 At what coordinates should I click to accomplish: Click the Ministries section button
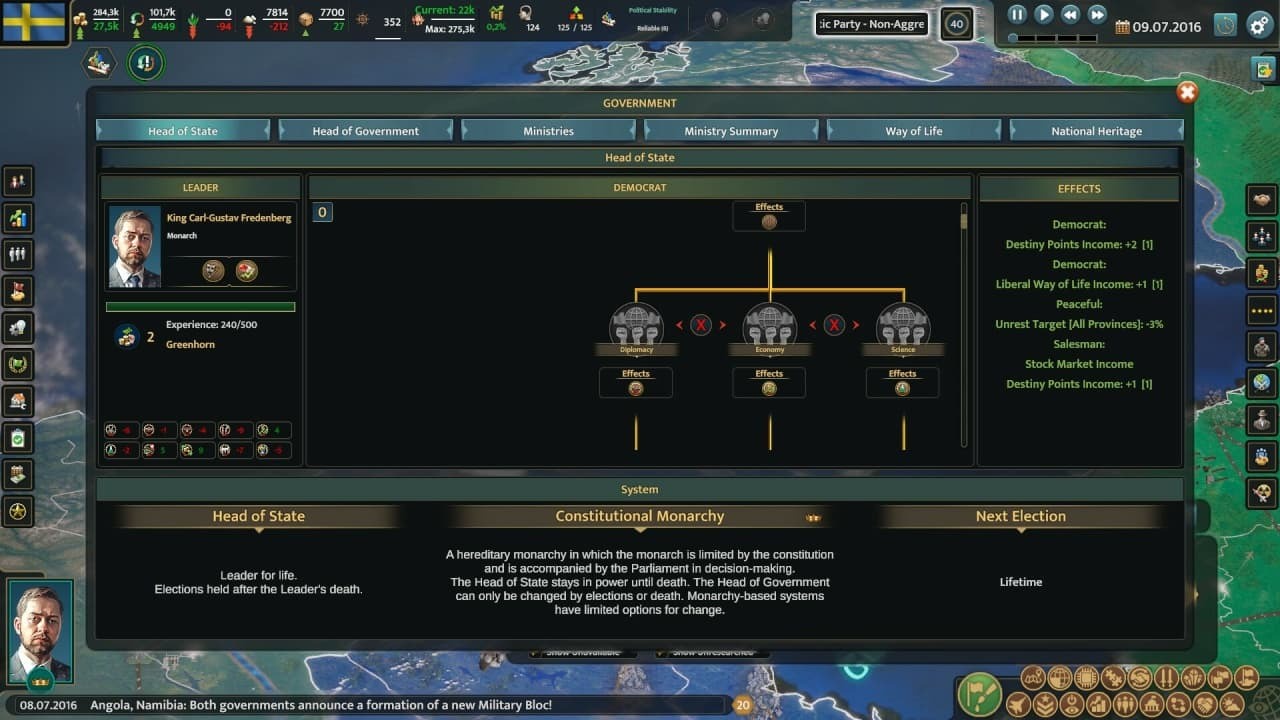point(548,129)
